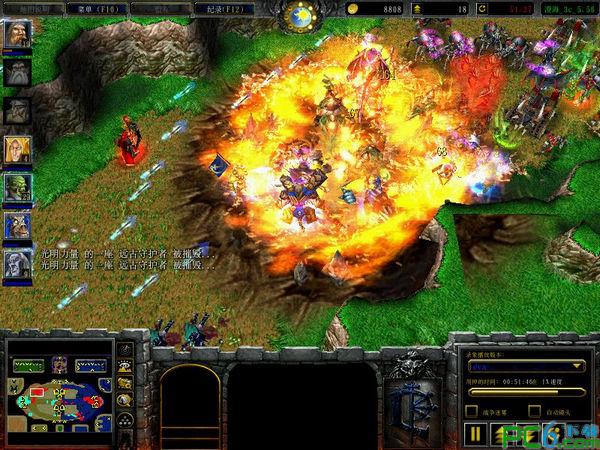
Task: Activate the minimap signal ping button
Action: pos(126,351)
